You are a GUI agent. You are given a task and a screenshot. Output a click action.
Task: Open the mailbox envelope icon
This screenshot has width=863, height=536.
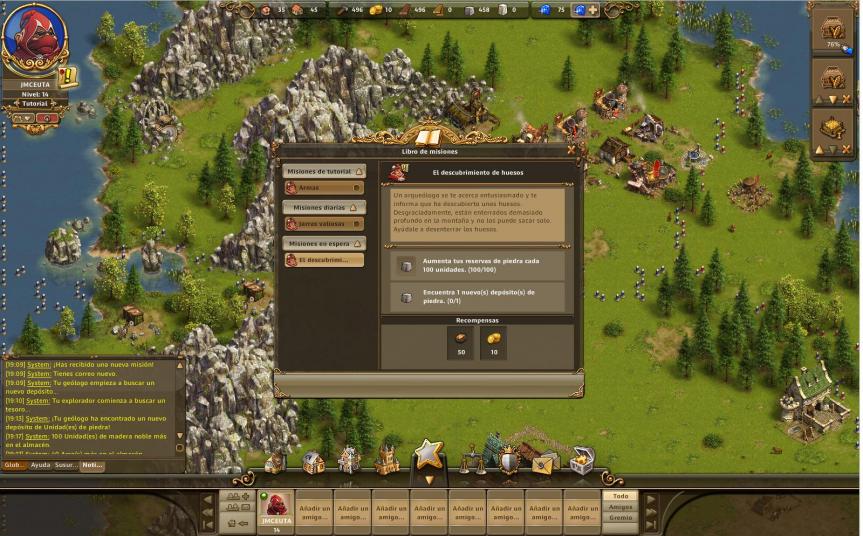pyautogui.click(x=545, y=463)
